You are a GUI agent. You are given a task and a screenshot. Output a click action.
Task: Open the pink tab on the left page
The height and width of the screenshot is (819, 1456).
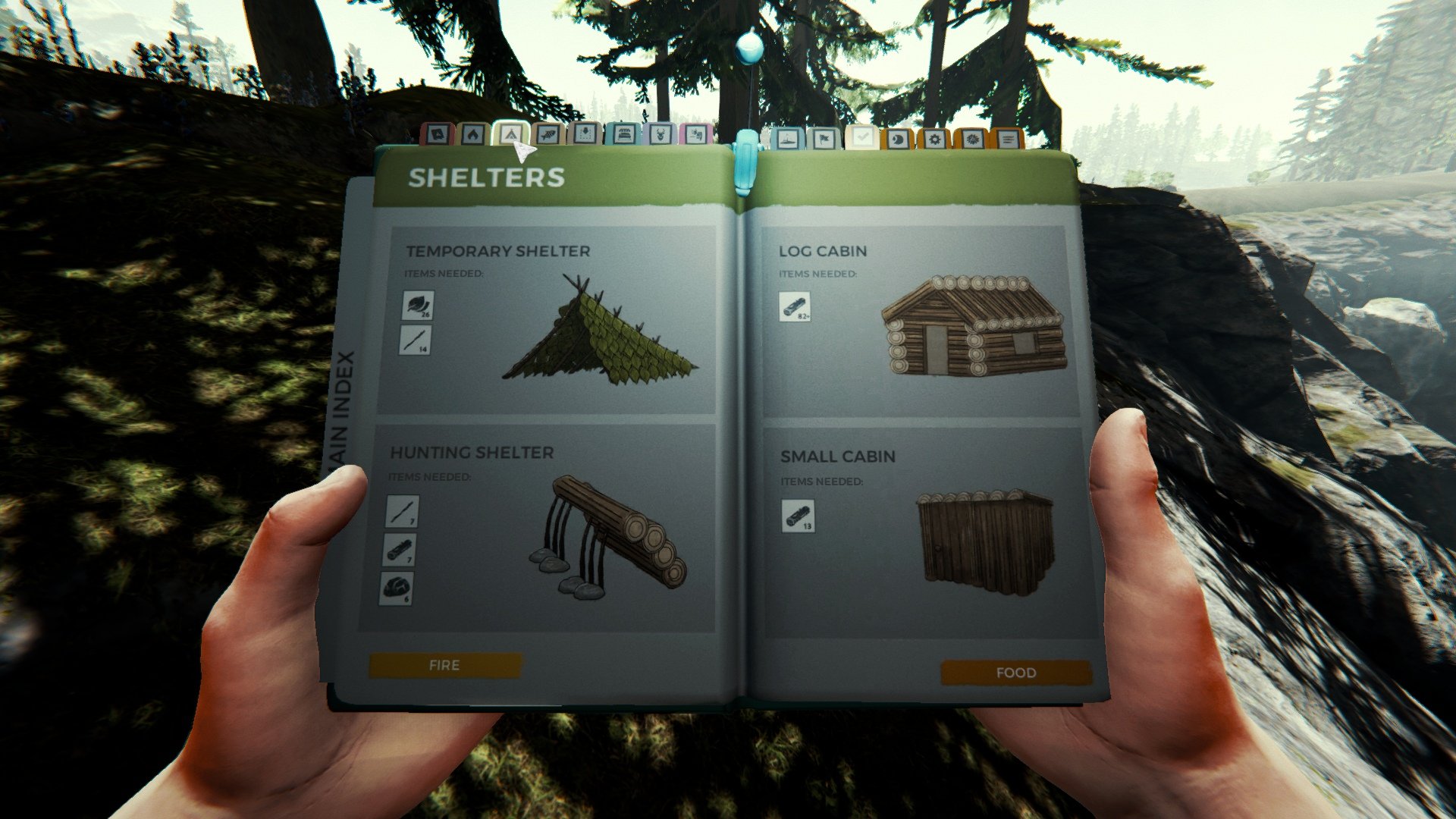(695, 135)
